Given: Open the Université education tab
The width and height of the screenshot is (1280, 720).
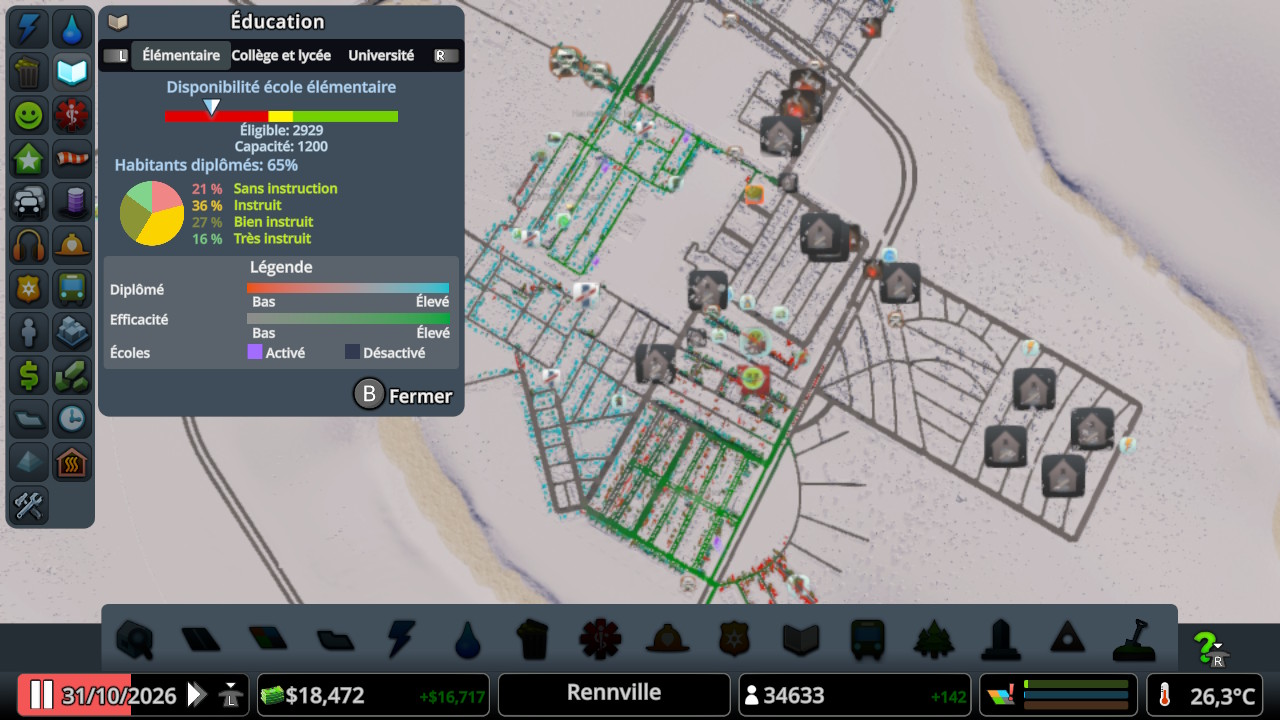Looking at the screenshot, I should pos(381,56).
